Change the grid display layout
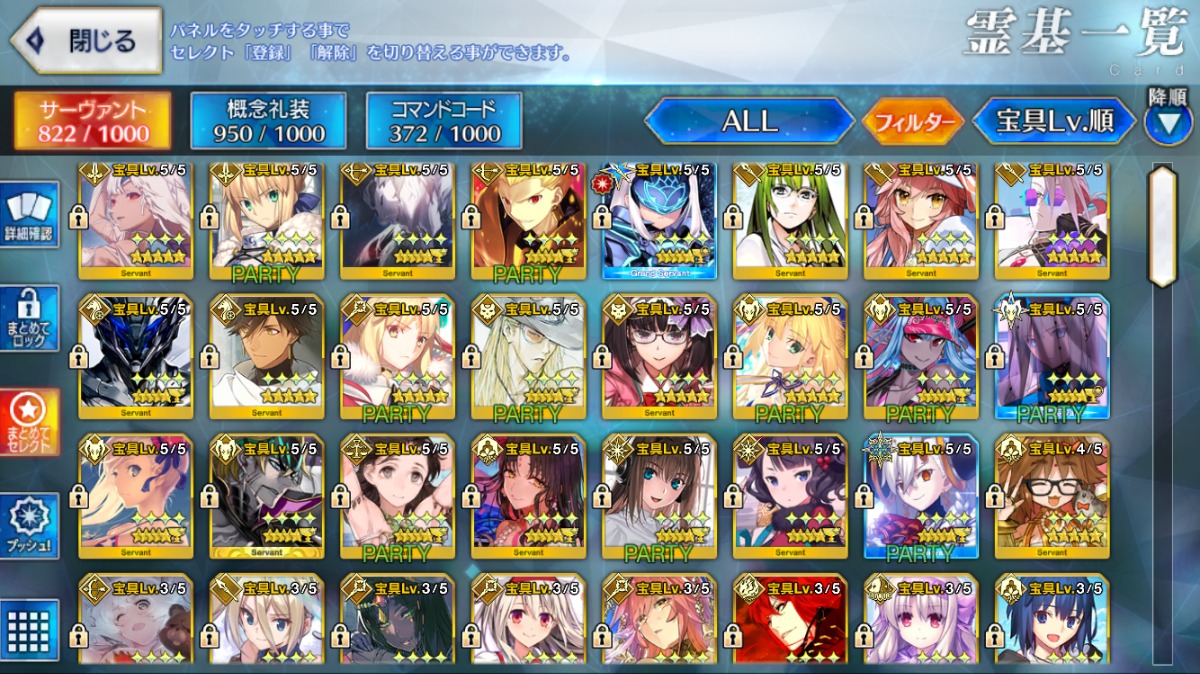This screenshot has width=1200, height=674. click(30, 629)
